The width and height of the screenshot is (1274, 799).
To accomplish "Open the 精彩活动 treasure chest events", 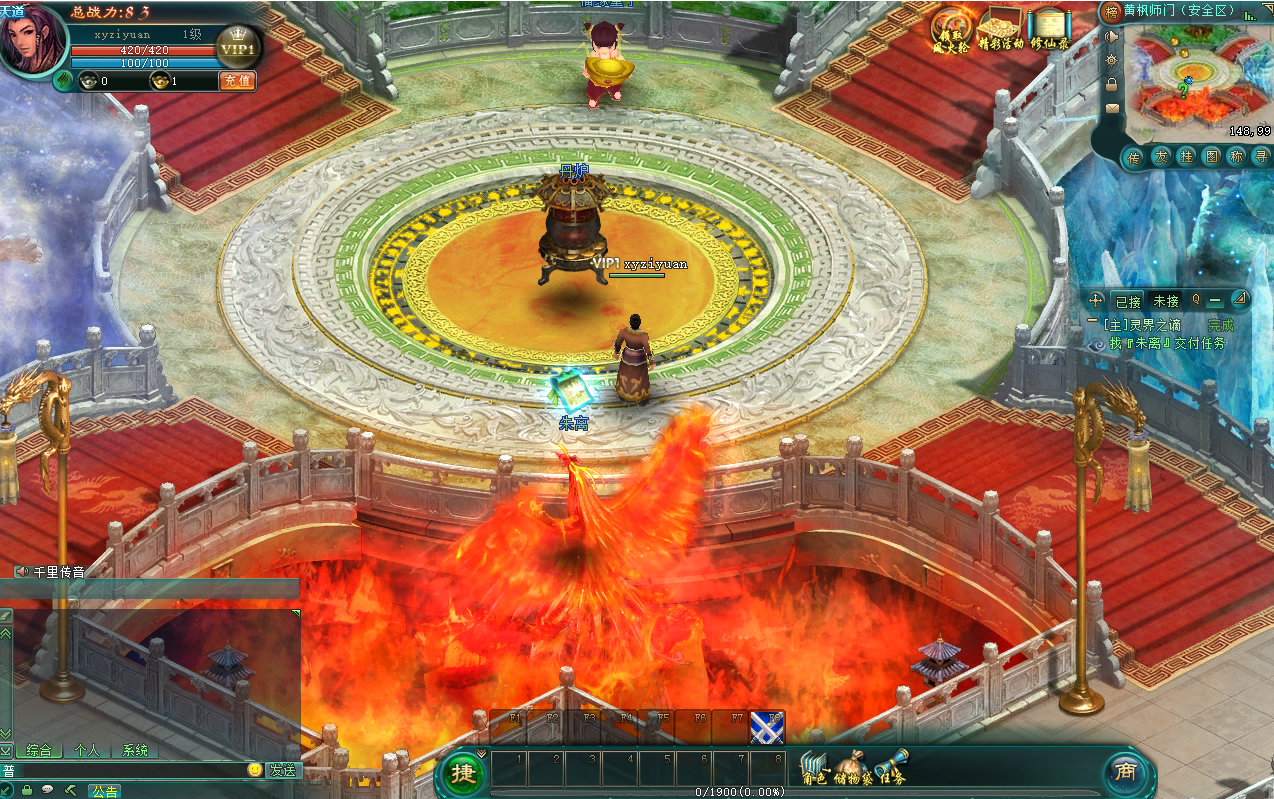I will click(x=1001, y=30).
